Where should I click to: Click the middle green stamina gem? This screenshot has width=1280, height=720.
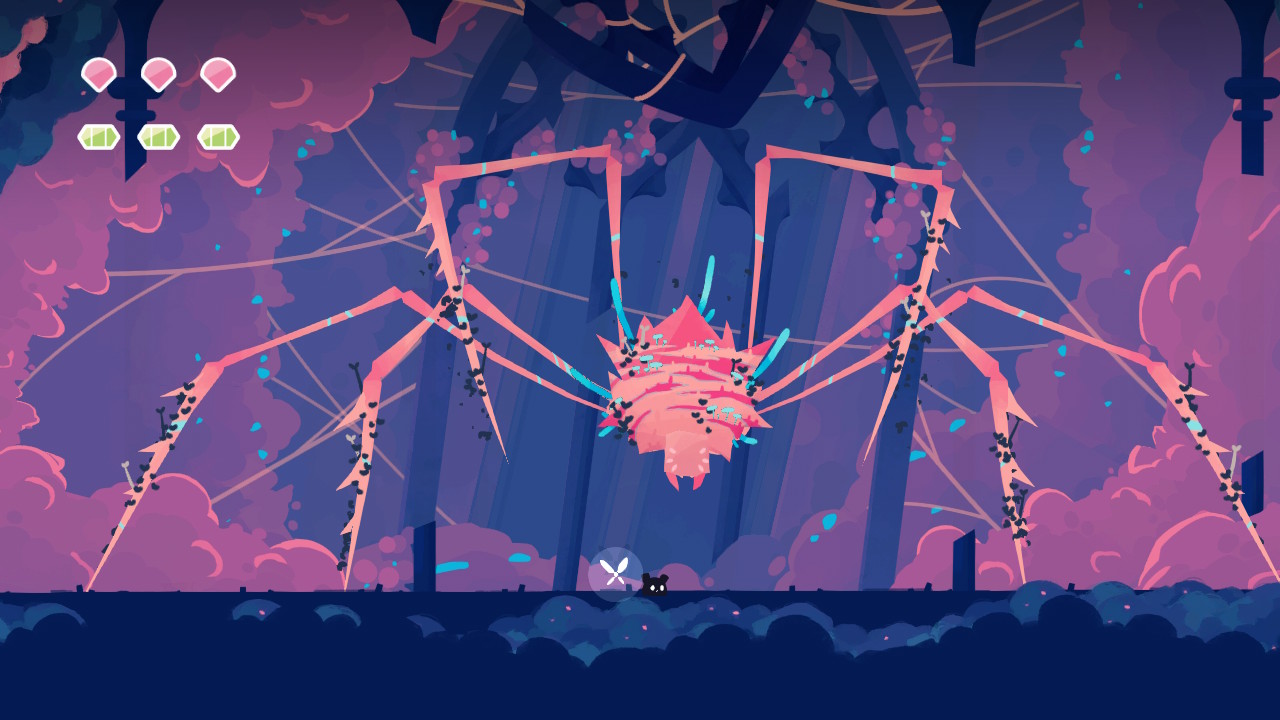point(158,135)
